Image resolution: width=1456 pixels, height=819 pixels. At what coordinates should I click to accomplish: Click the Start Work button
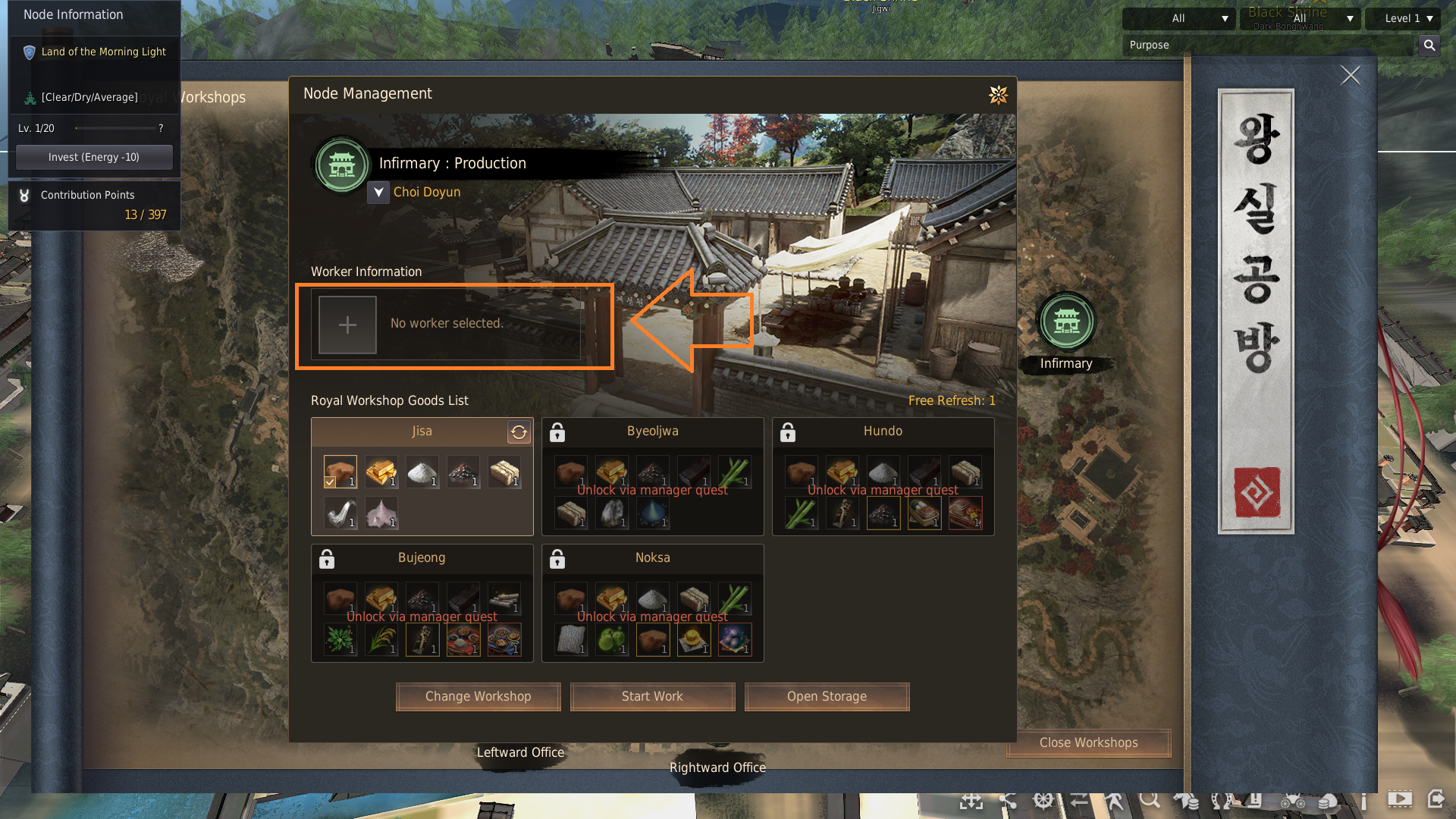(652, 696)
